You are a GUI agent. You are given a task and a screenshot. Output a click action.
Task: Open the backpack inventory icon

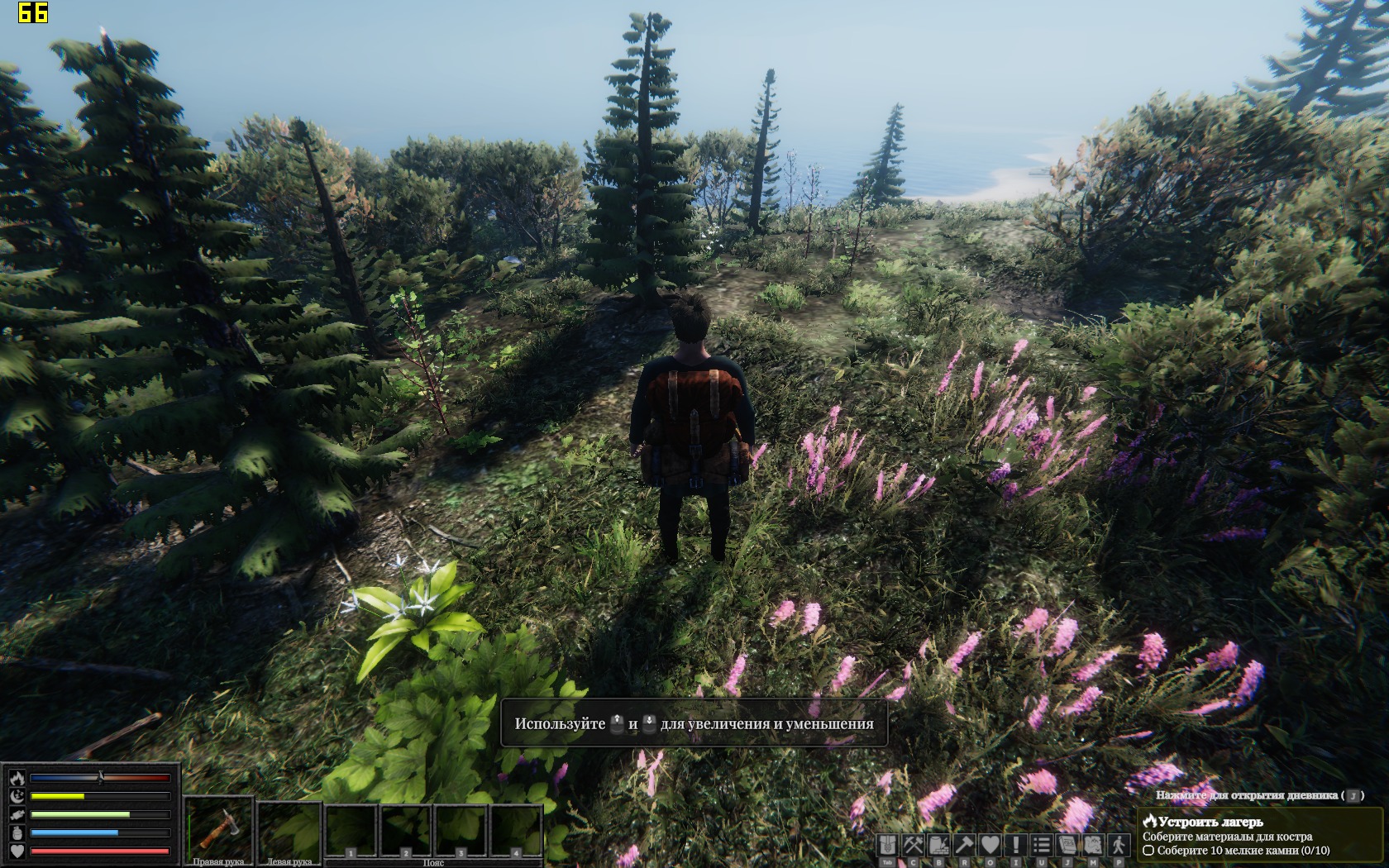coord(888,845)
